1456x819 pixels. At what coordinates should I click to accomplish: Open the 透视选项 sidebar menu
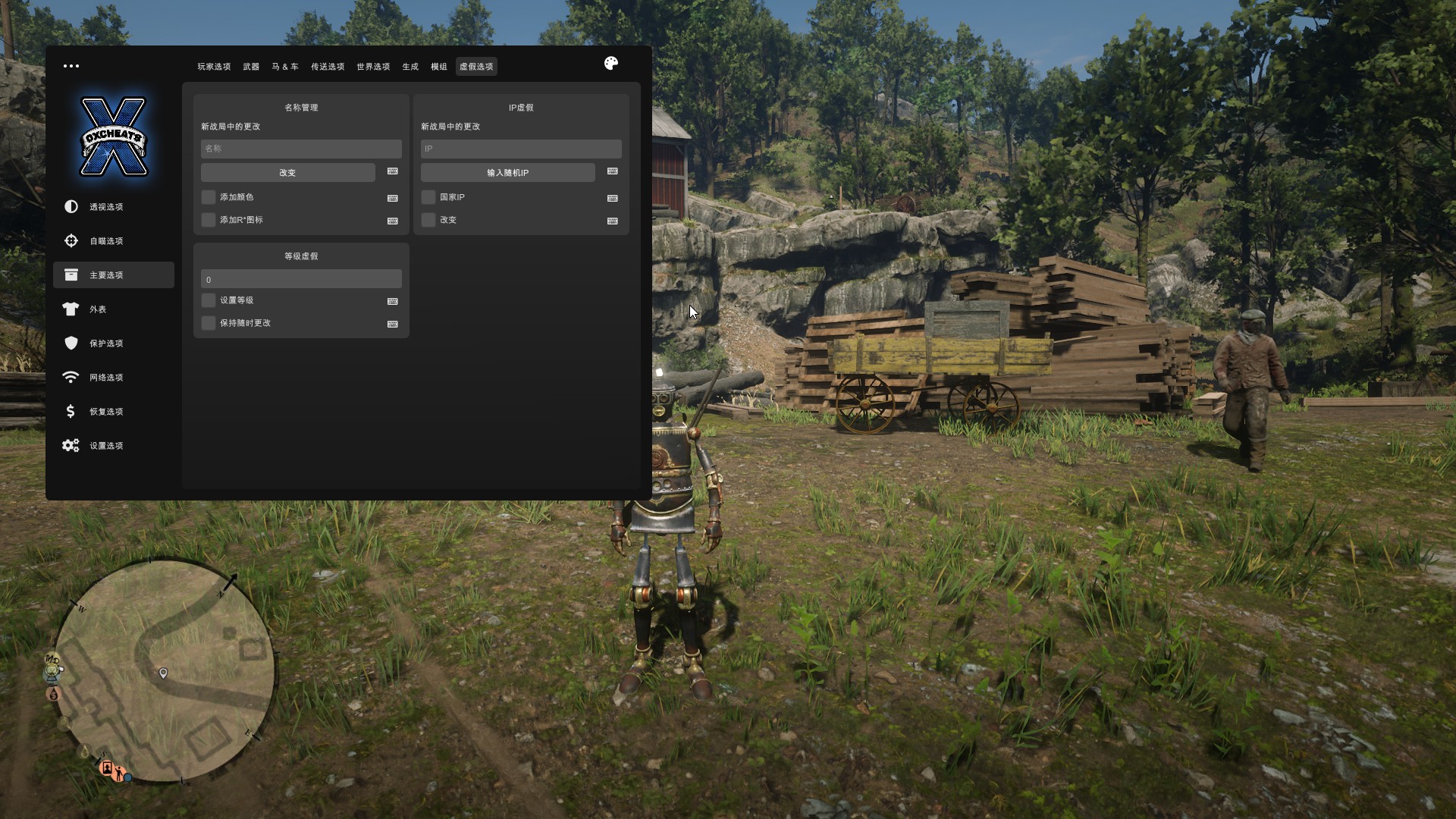coord(106,207)
